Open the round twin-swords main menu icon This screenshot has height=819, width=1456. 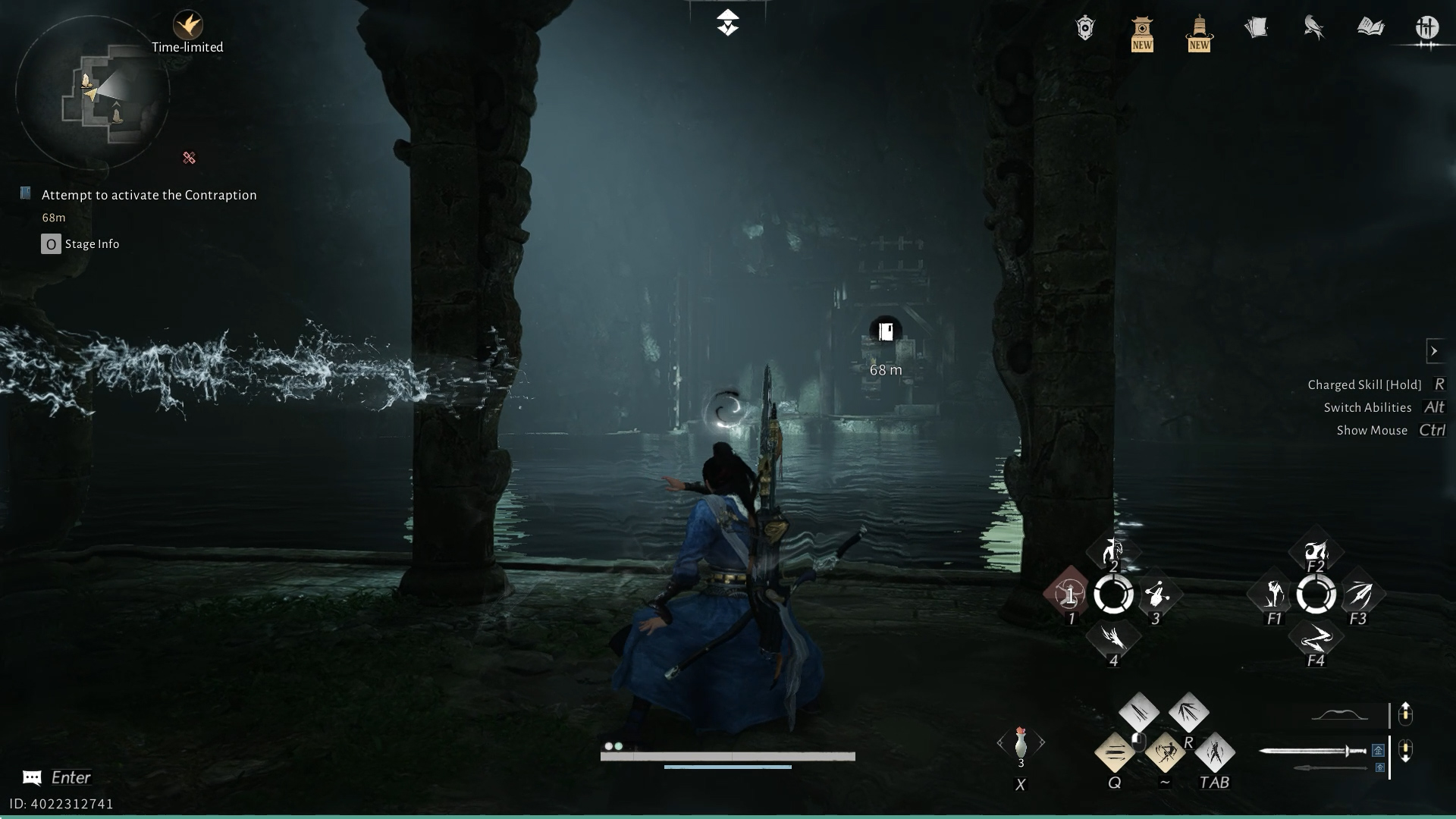(x=1427, y=29)
